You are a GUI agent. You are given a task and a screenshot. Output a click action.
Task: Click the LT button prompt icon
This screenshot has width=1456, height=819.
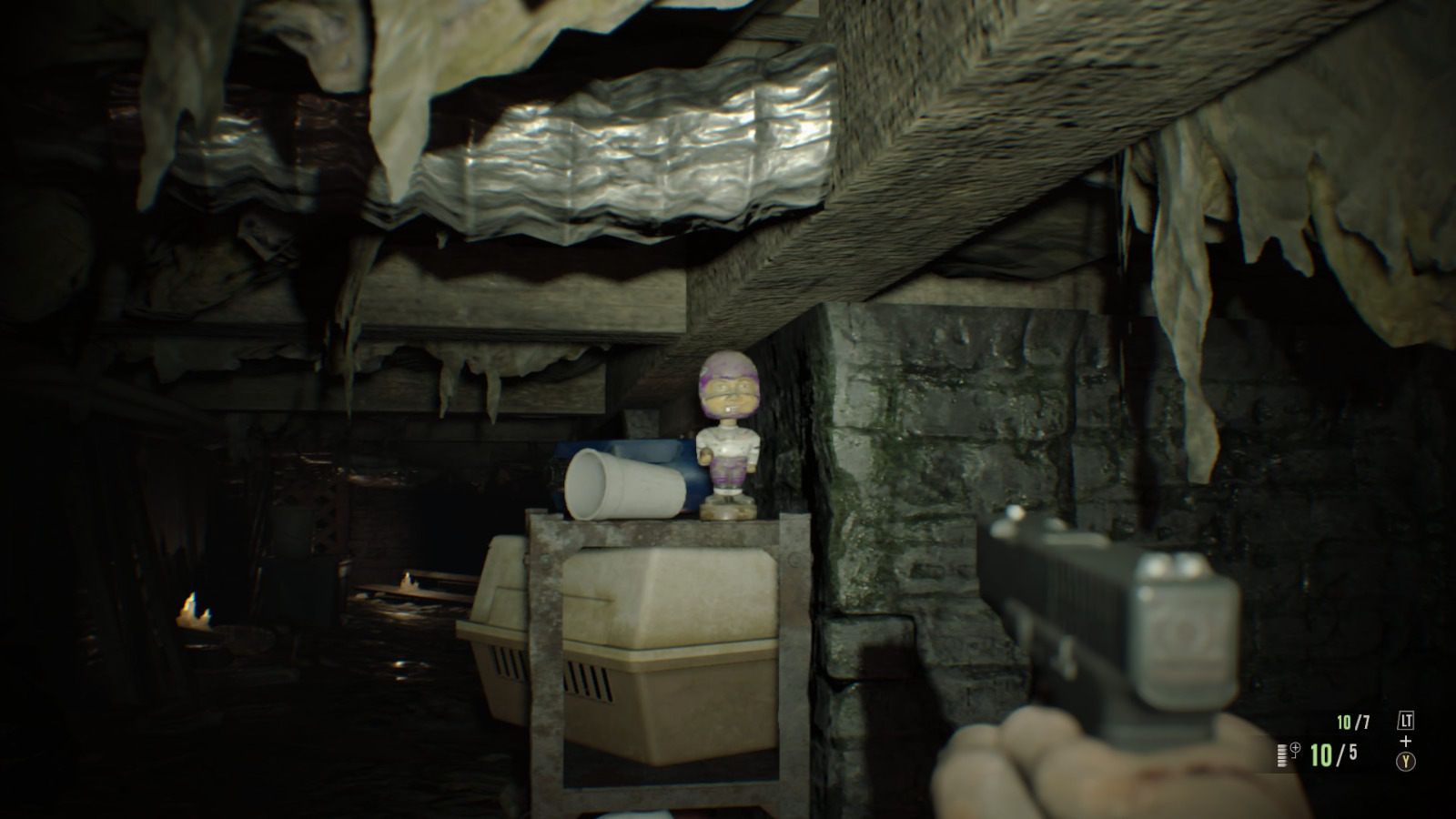tap(1407, 720)
